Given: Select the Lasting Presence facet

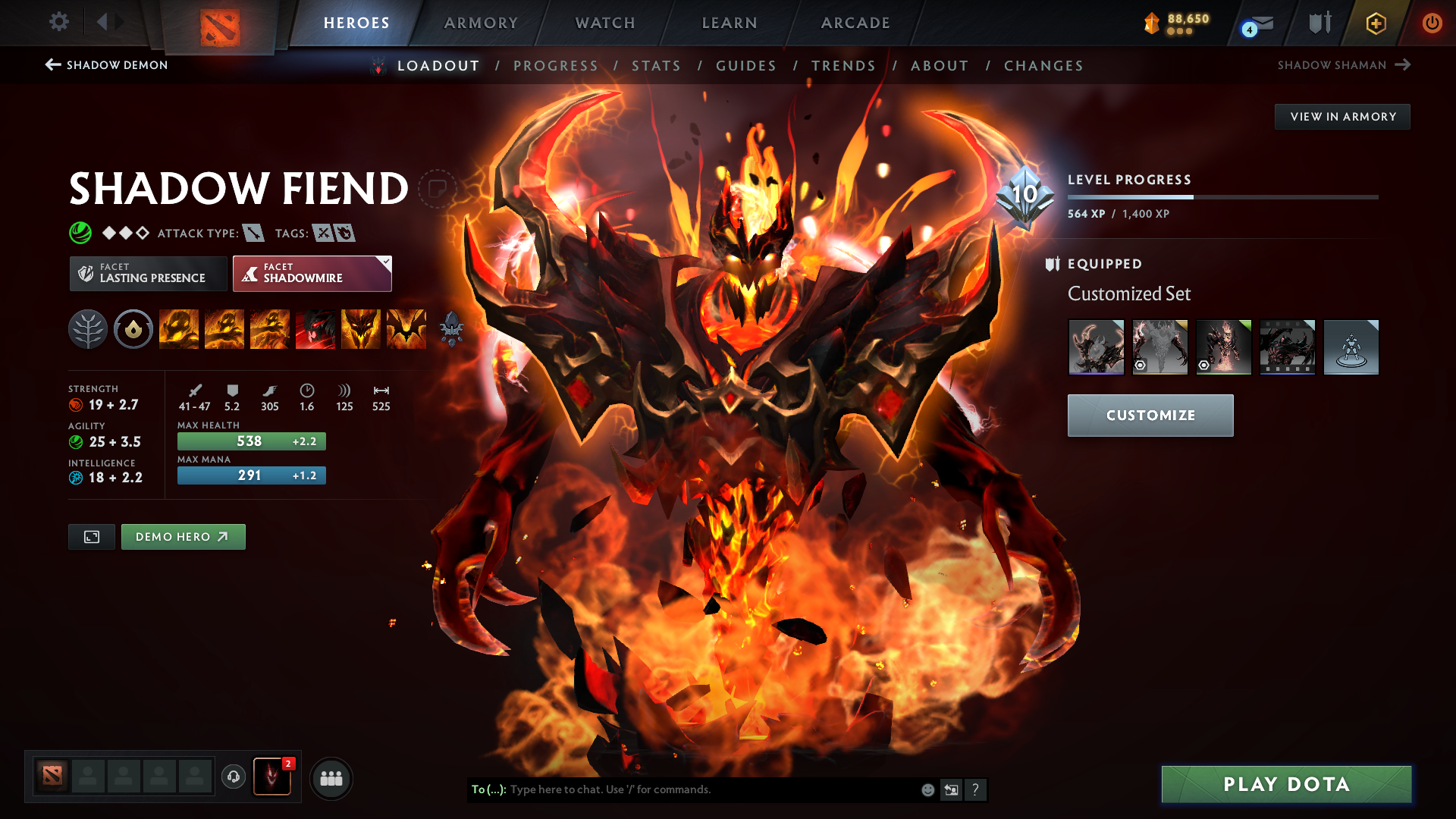Looking at the screenshot, I should tap(147, 273).
